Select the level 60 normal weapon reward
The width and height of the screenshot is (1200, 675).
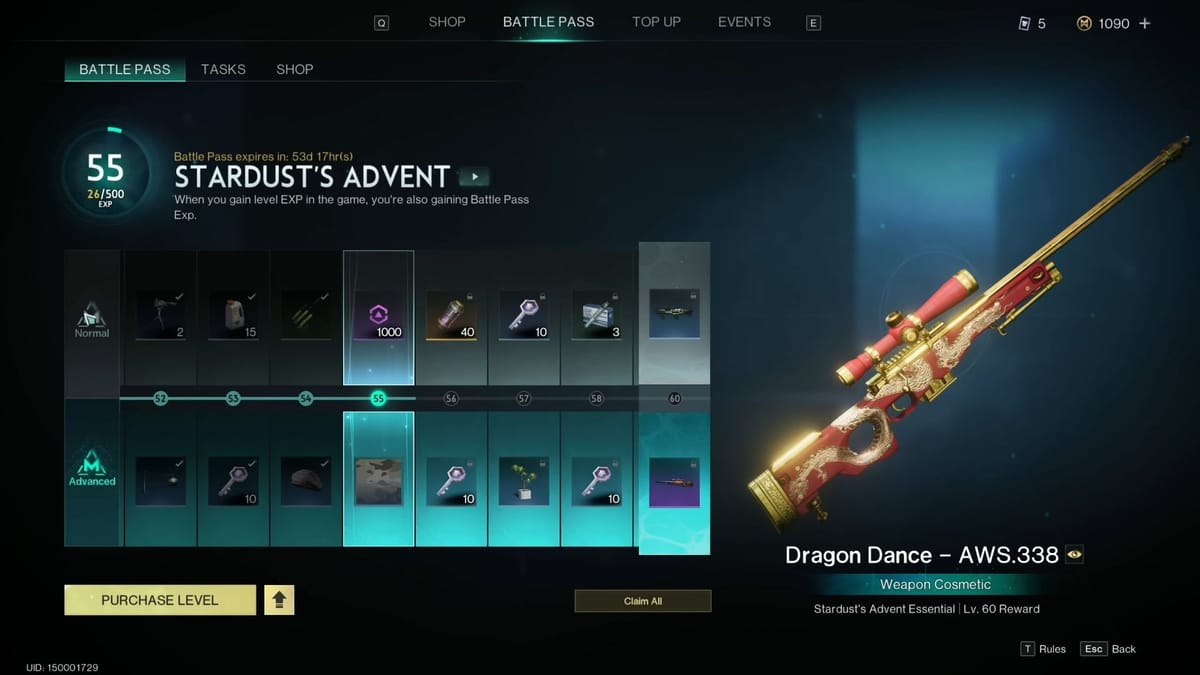click(674, 313)
